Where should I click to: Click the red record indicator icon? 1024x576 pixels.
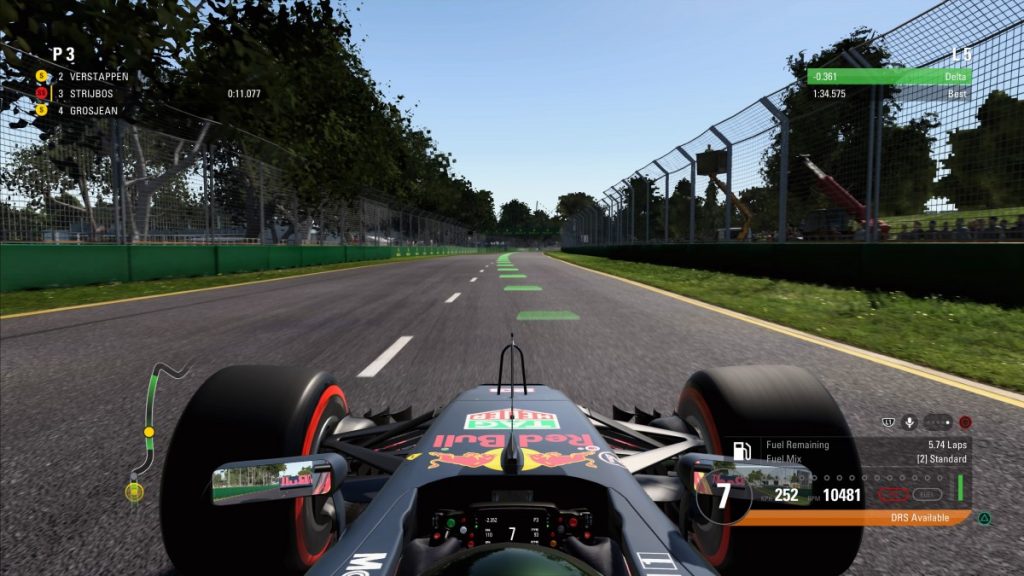[965, 422]
